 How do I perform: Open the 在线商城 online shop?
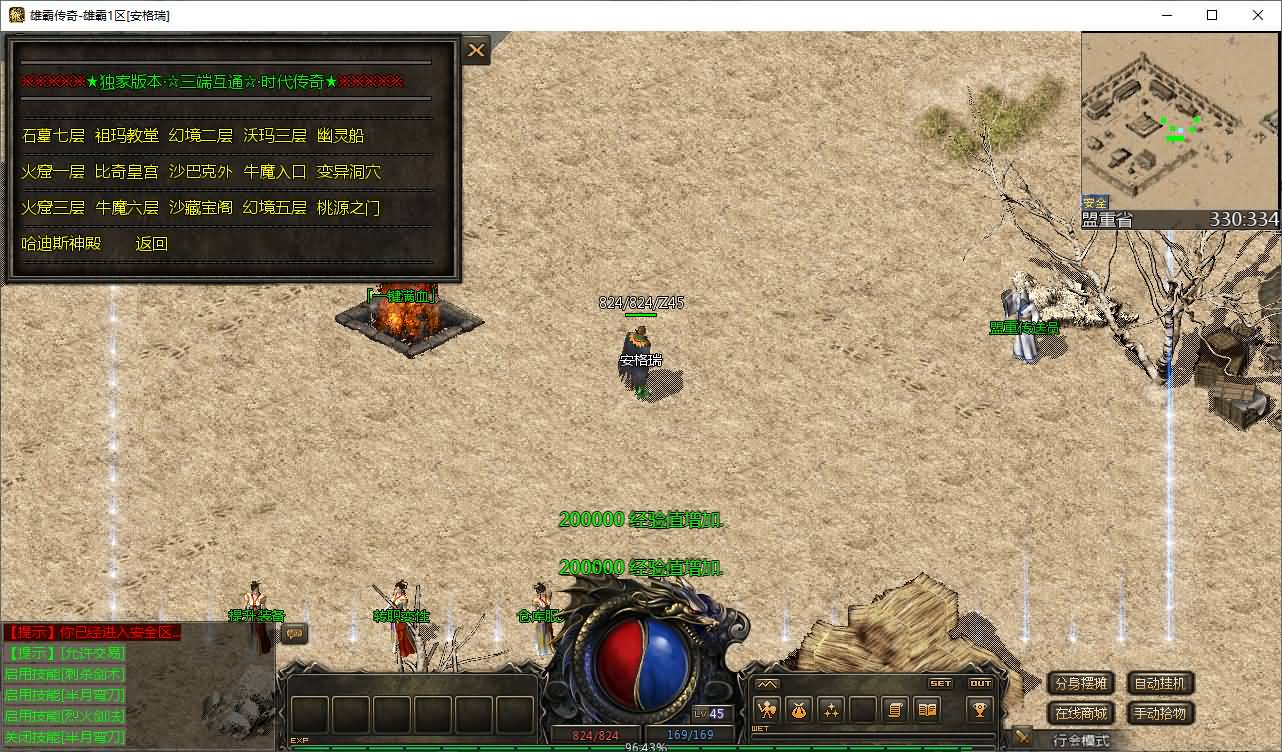1081,714
